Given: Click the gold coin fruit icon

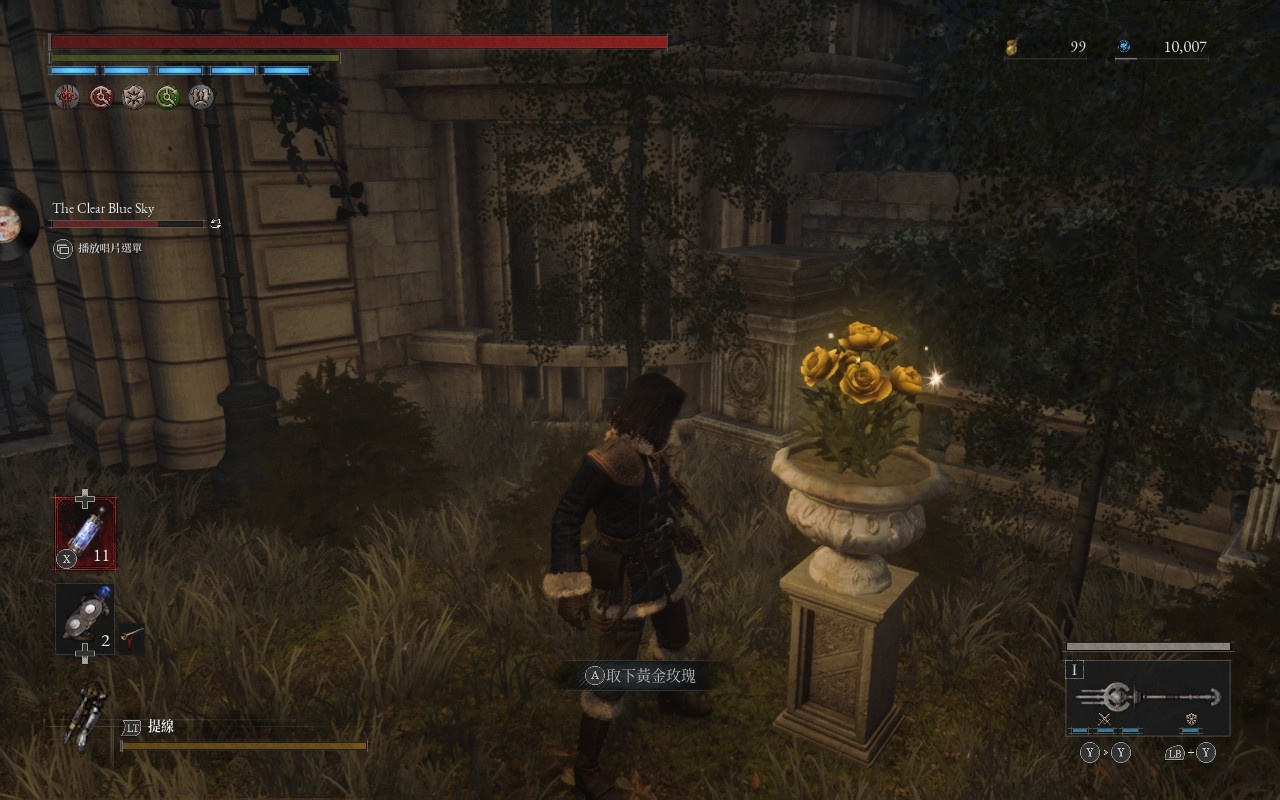Looking at the screenshot, I should click(1012, 46).
